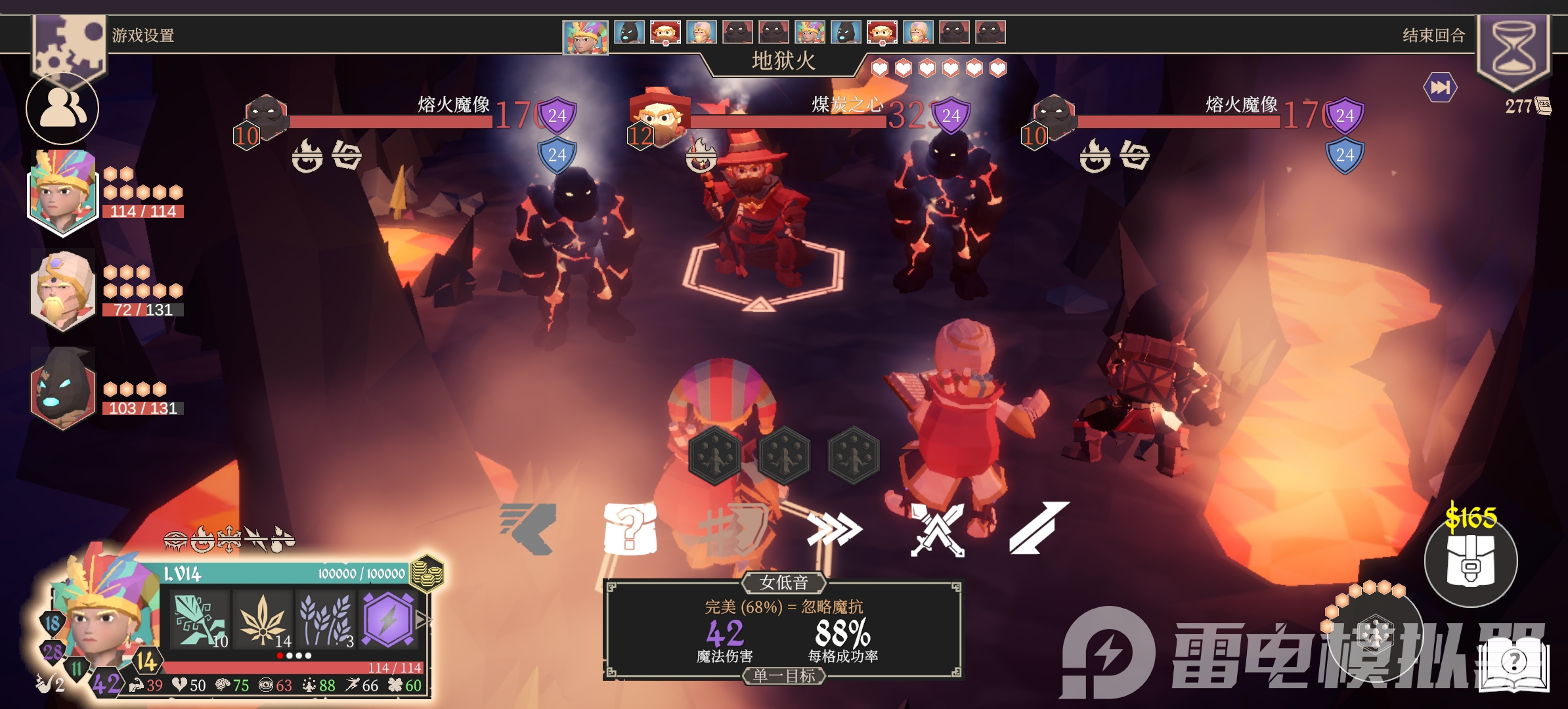1568x709 pixels.
Task: Select the purple lightning hexagon slot
Action: (x=387, y=619)
